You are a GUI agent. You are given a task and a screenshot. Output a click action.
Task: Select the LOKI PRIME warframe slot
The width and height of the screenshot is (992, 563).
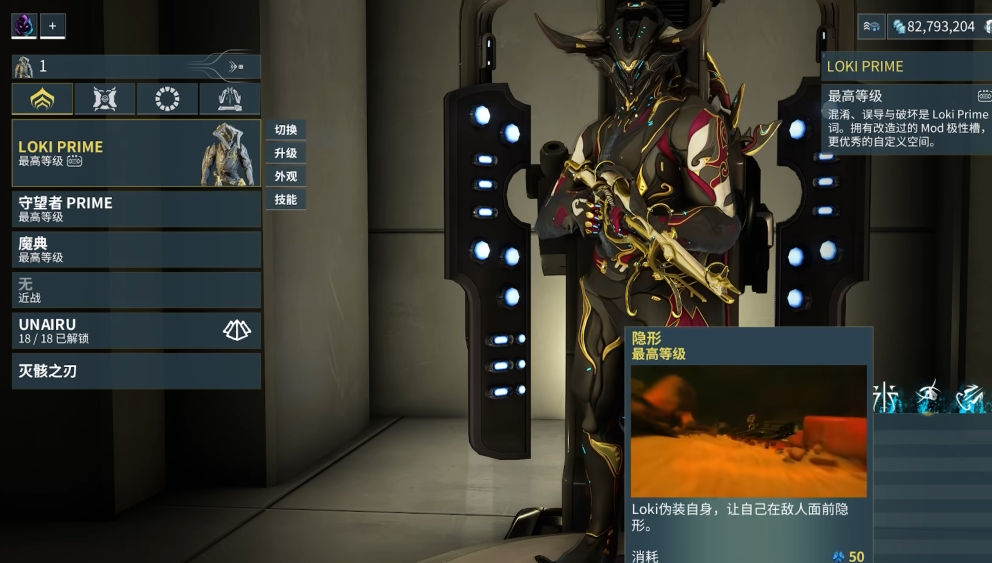[136, 153]
